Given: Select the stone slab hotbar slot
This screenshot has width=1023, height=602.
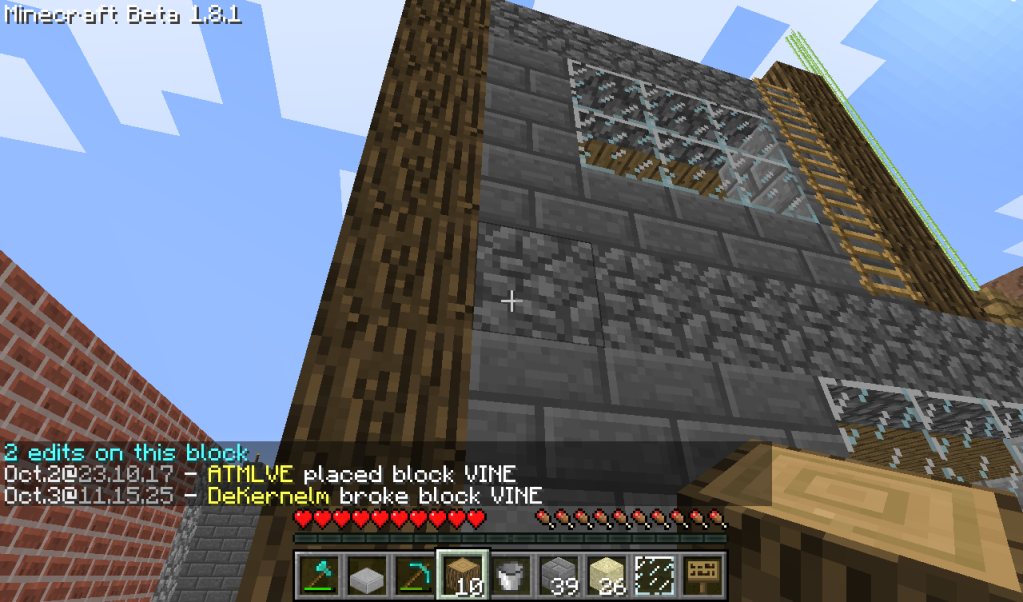Looking at the screenshot, I should (x=366, y=575).
